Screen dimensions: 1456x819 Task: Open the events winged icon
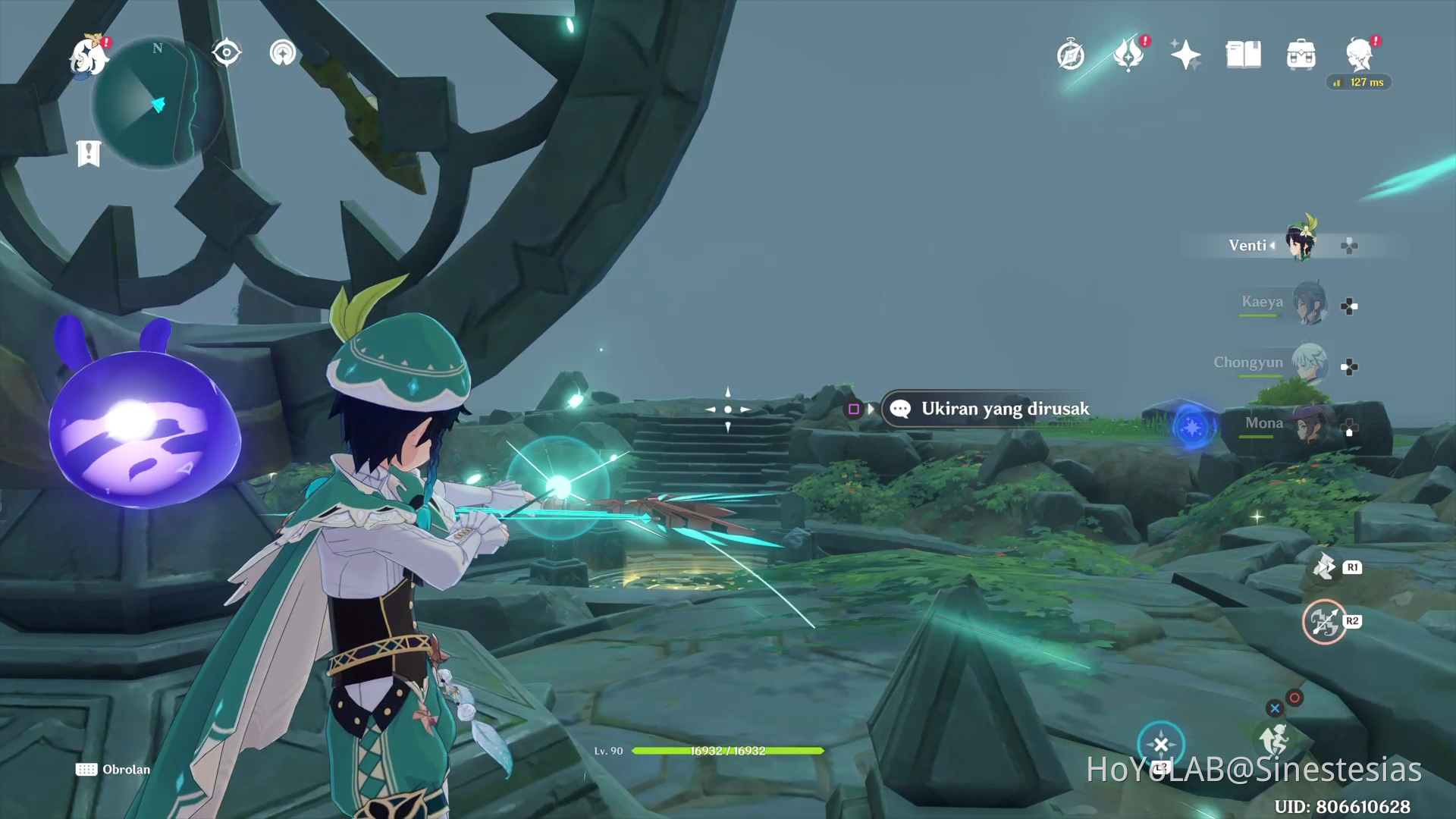pos(1128,55)
